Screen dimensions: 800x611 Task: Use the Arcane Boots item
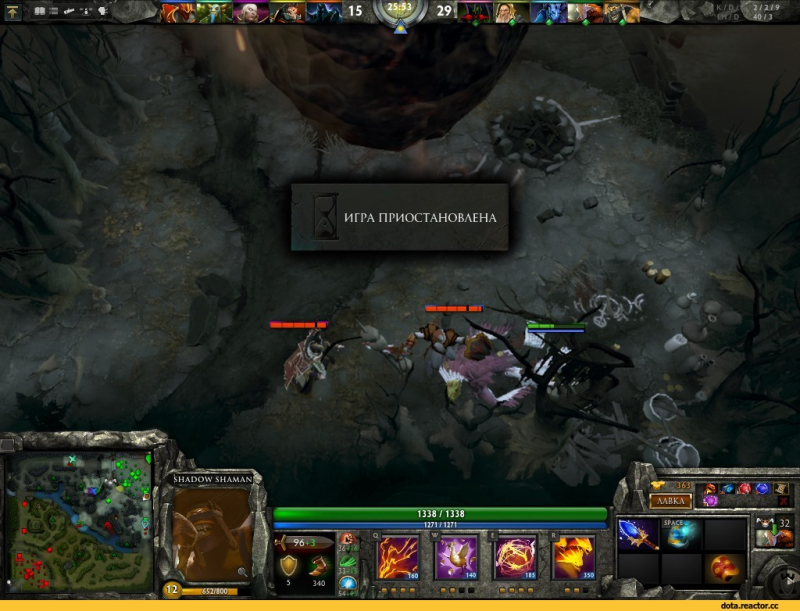680,533
